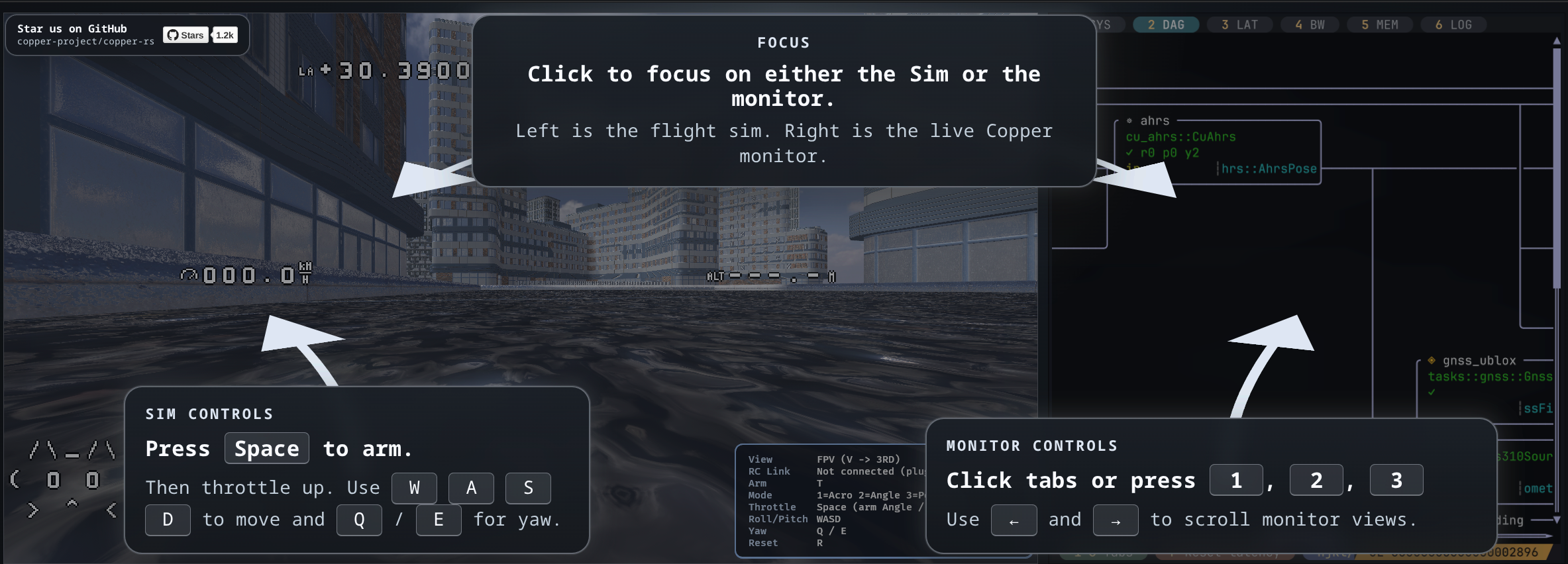Viewport: 1568px width, 564px height.
Task: Click the up triangle atop the right scrollbar
Action: pyautogui.click(x=1557, y=41)
